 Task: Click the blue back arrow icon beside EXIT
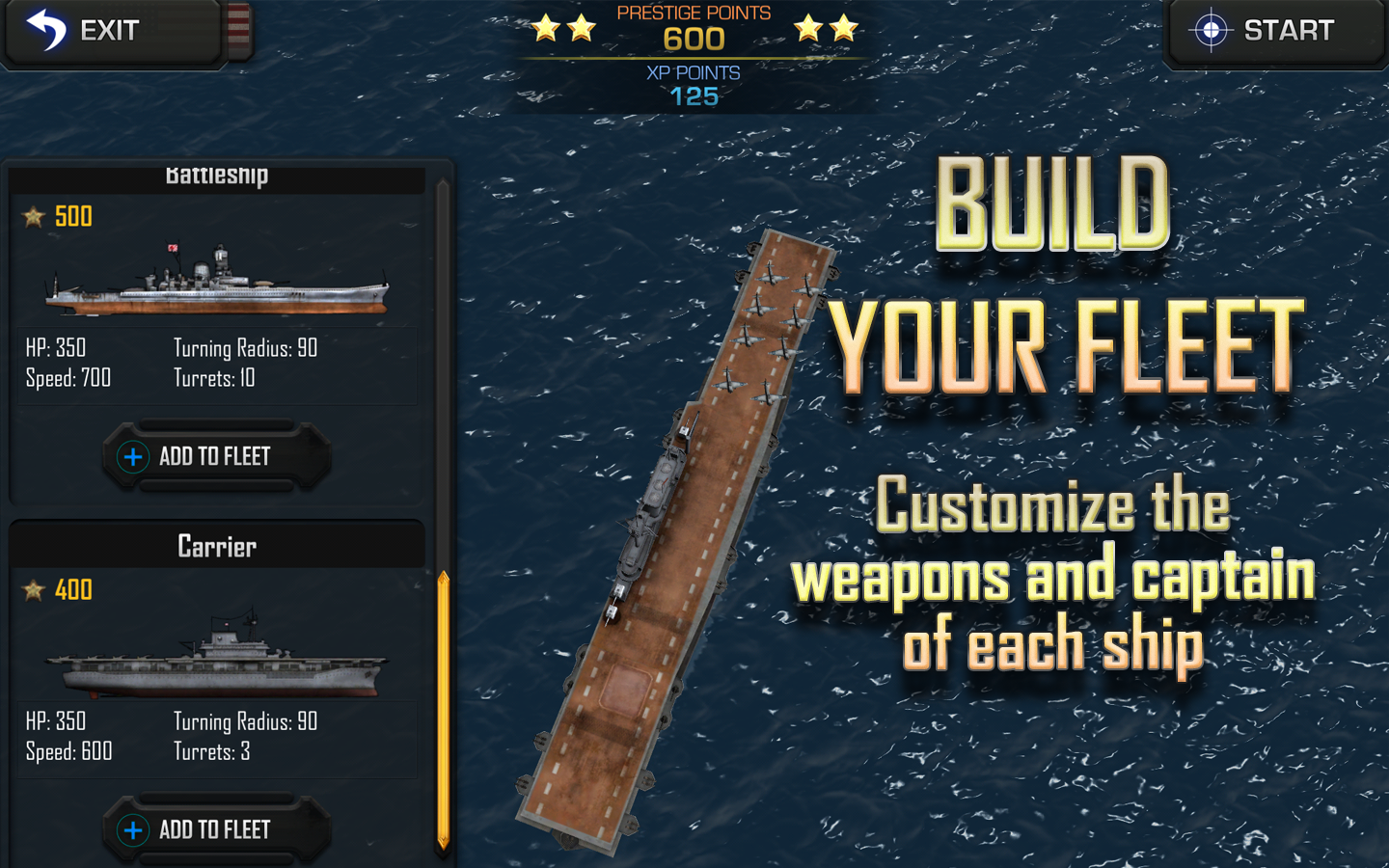click(x=45, y=30)
